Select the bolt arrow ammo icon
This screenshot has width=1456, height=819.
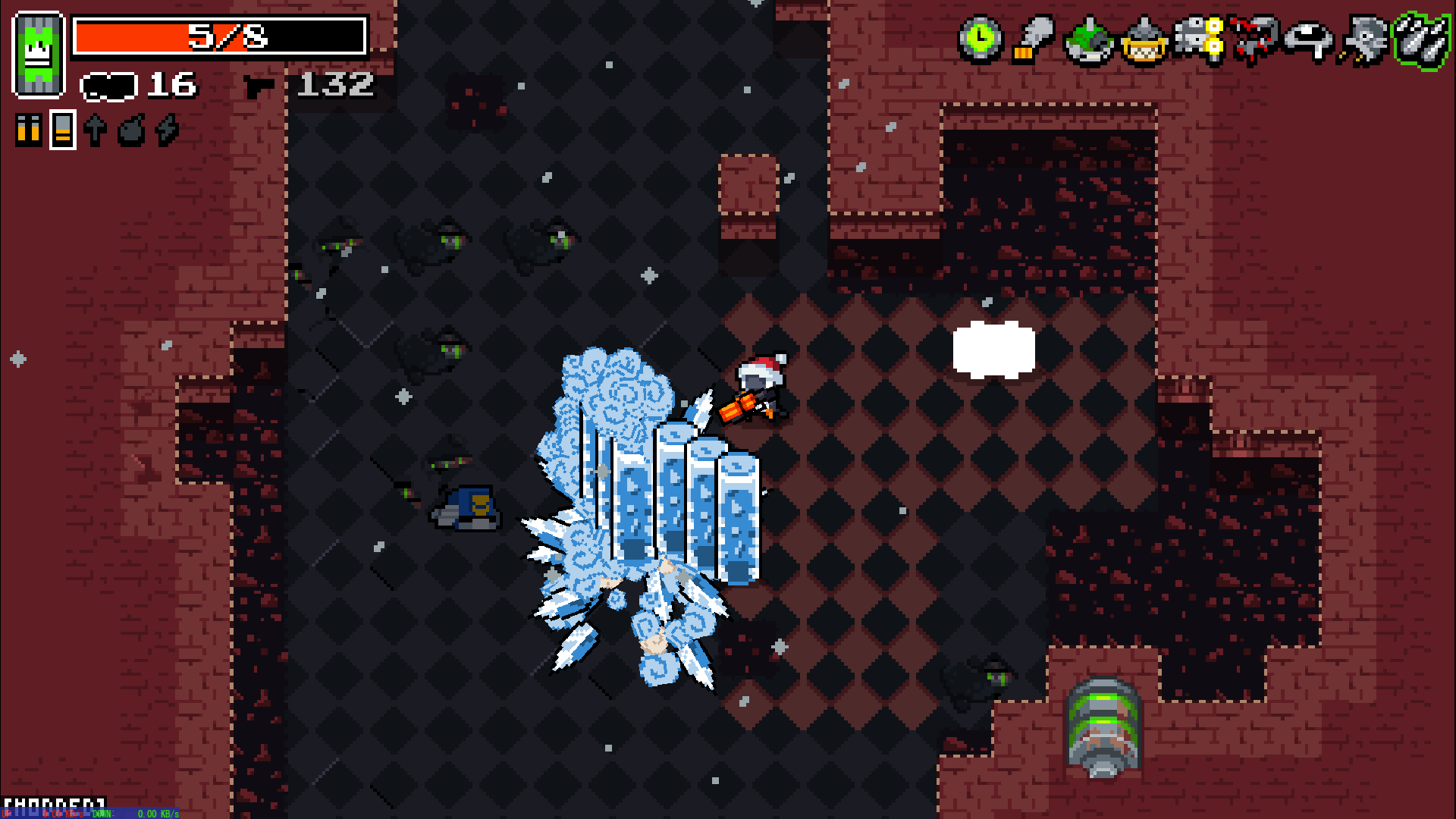click(96, 130)
